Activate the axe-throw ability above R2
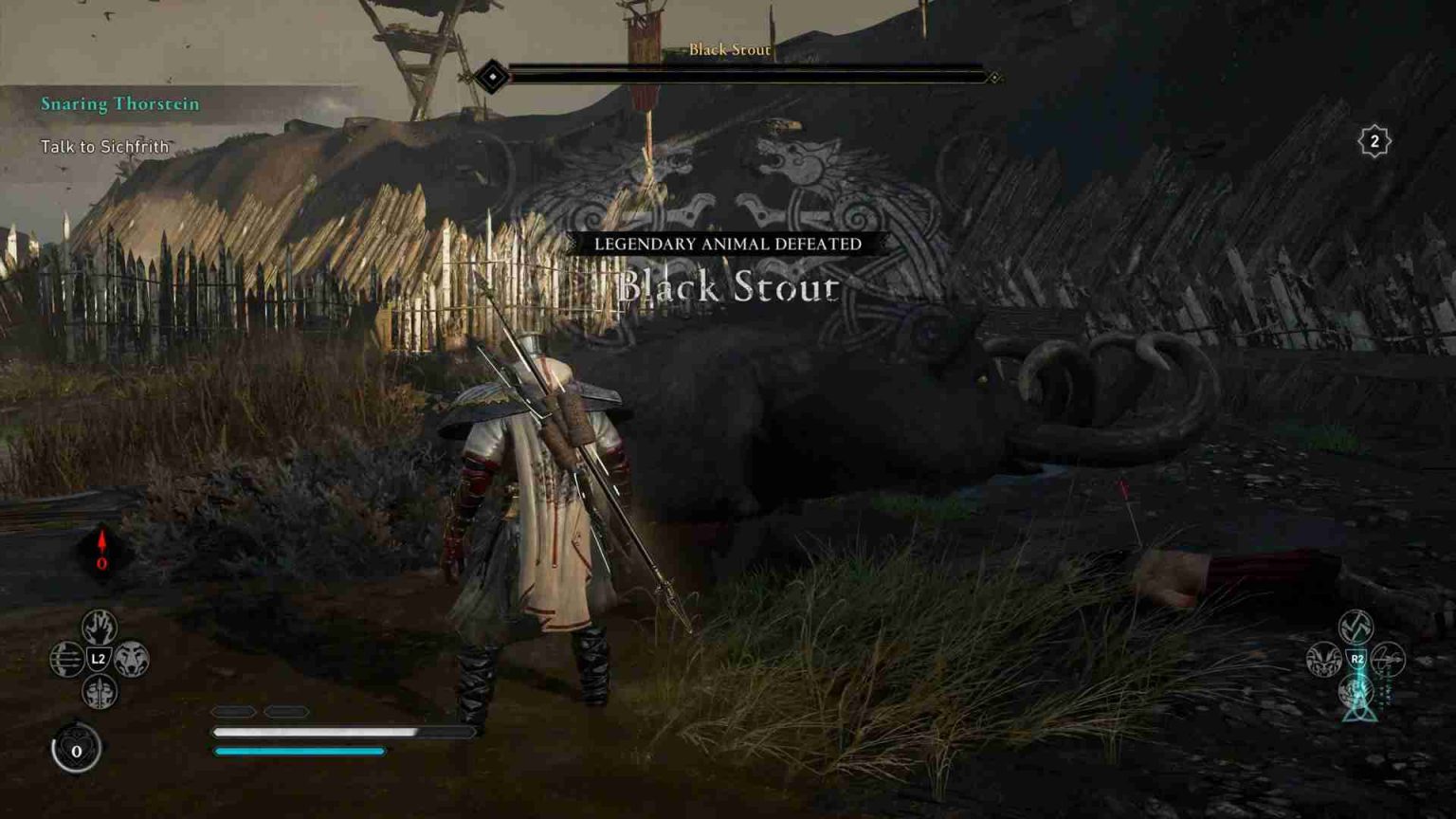Image resolution: width=1456 pixels, height=819 pixels. click(x=1356, y=627)
